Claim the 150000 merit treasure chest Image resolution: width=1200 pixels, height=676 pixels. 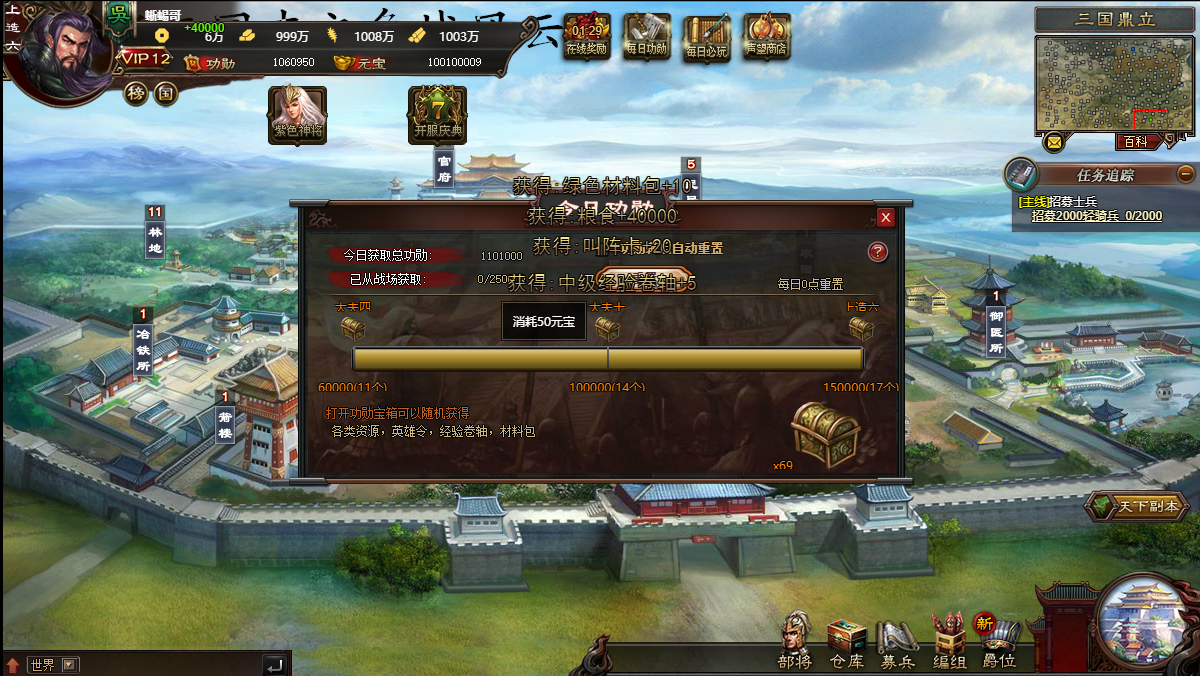click(x=861, y=327)
